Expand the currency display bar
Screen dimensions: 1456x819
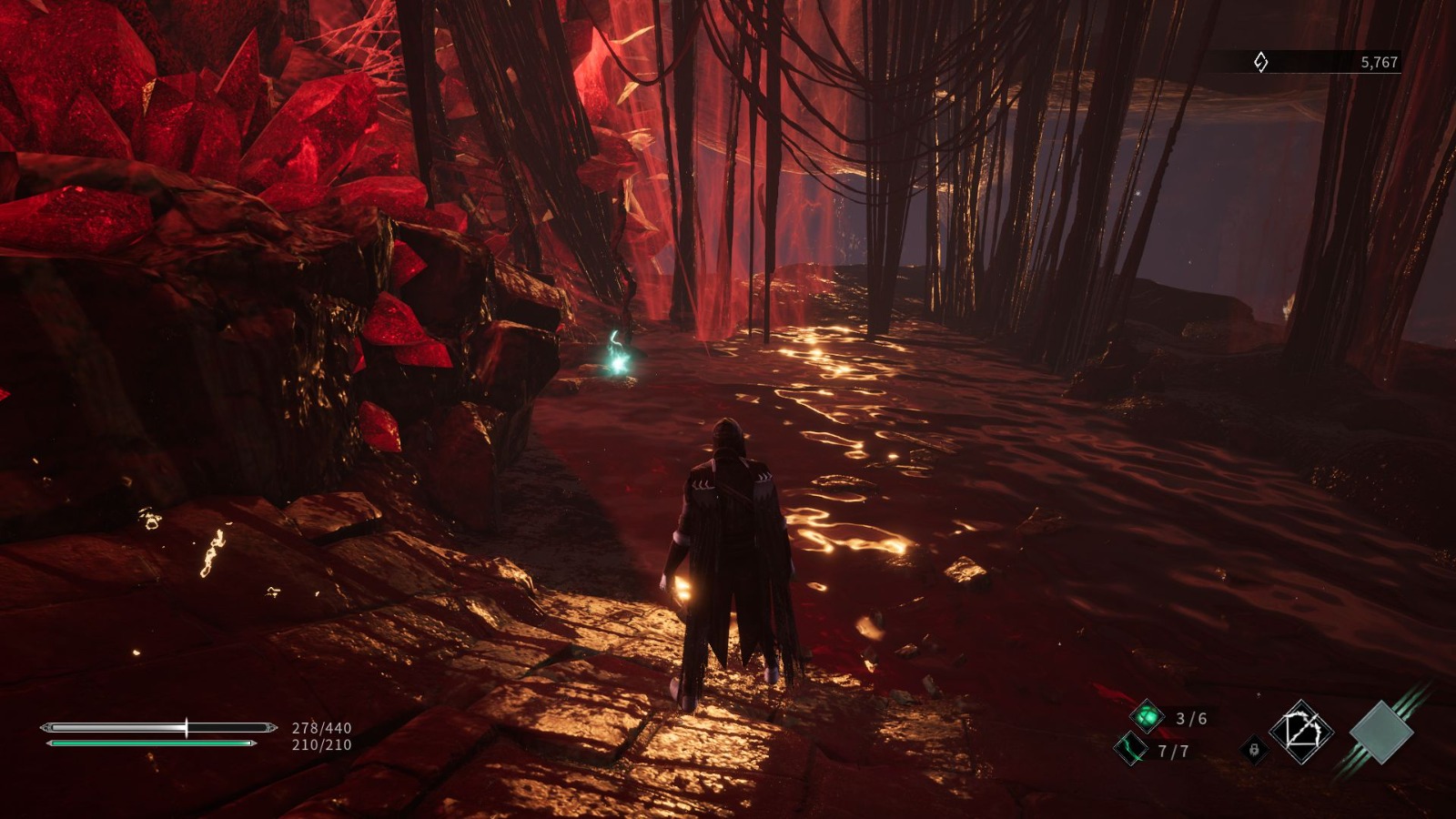point(1319,62)
